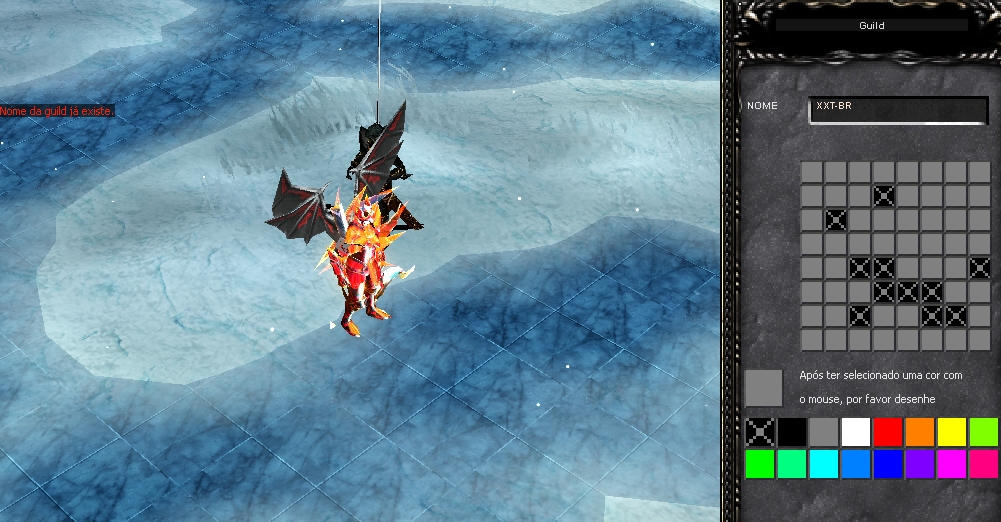Image resolution: width=1001 pixels, height=522 pixels.
Task: Select the dark blue color swatch
Action: coord(888,464)
